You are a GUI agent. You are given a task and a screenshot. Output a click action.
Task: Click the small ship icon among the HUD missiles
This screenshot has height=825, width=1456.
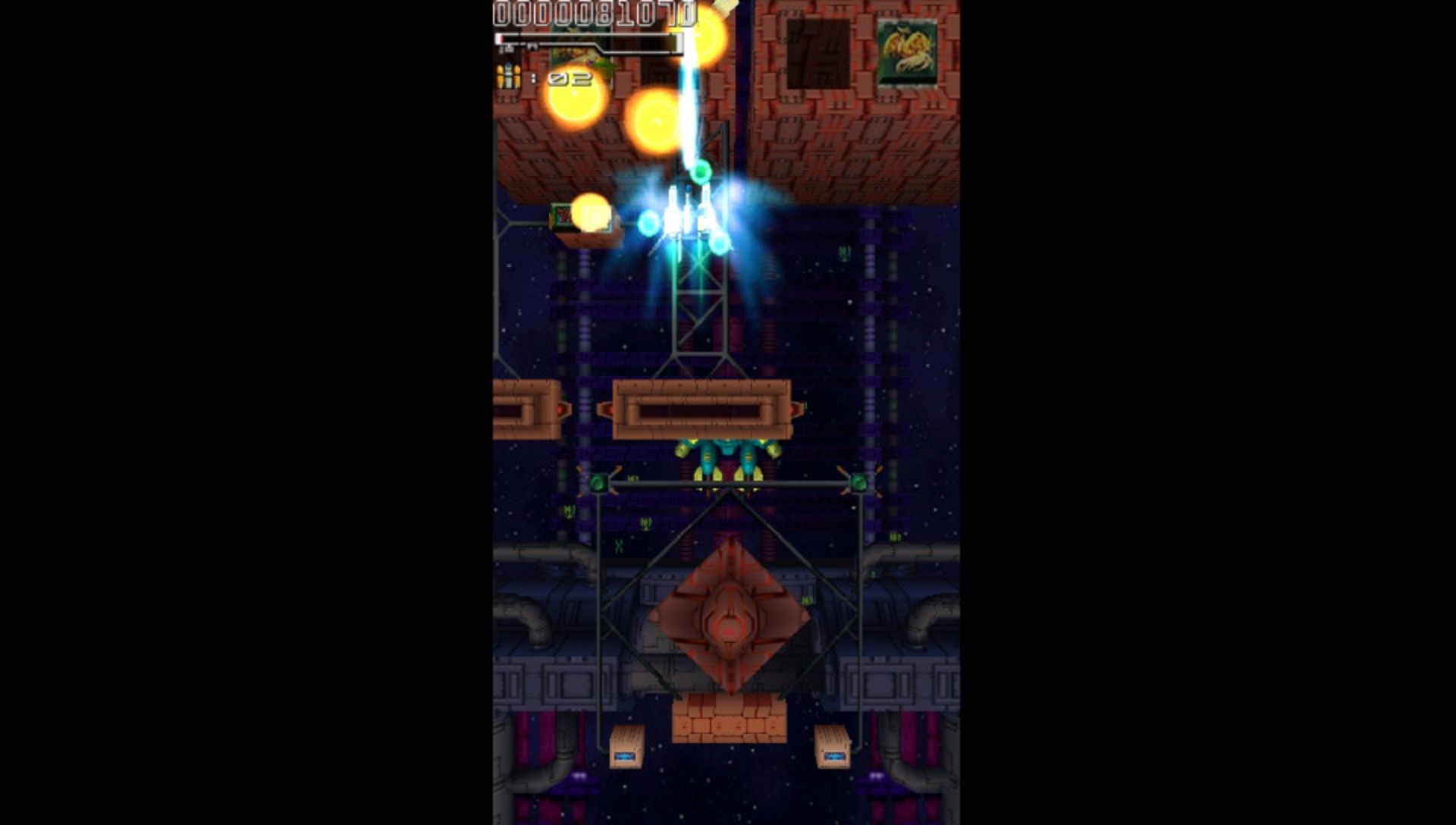(509, 76)
